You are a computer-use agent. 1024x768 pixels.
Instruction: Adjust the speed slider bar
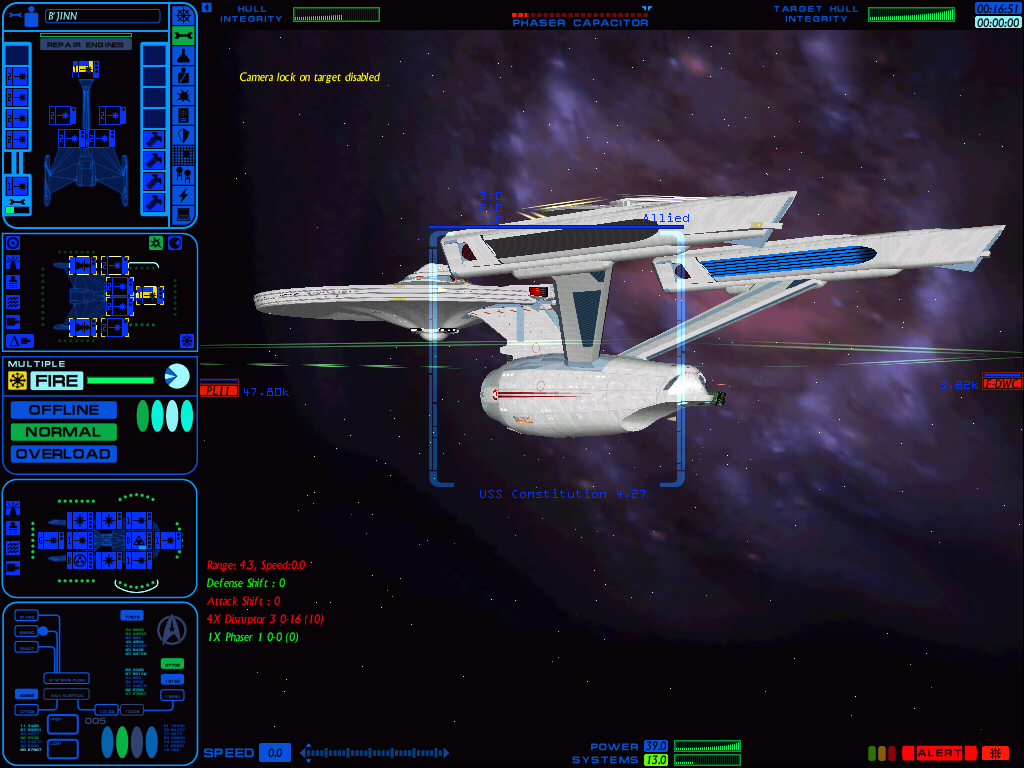tap(375, 753)
